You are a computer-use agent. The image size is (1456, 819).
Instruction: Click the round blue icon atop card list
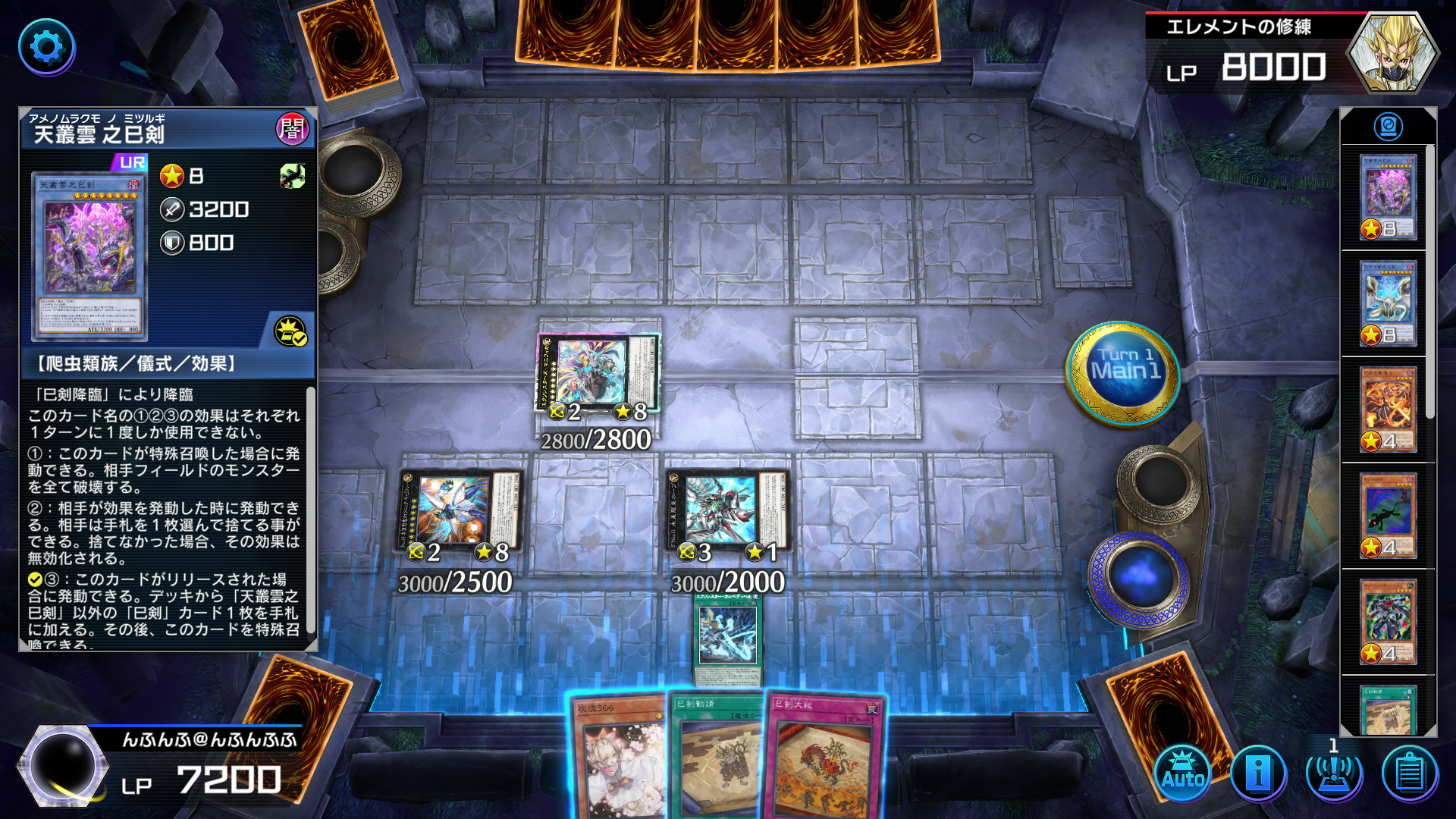(1388, 127)
